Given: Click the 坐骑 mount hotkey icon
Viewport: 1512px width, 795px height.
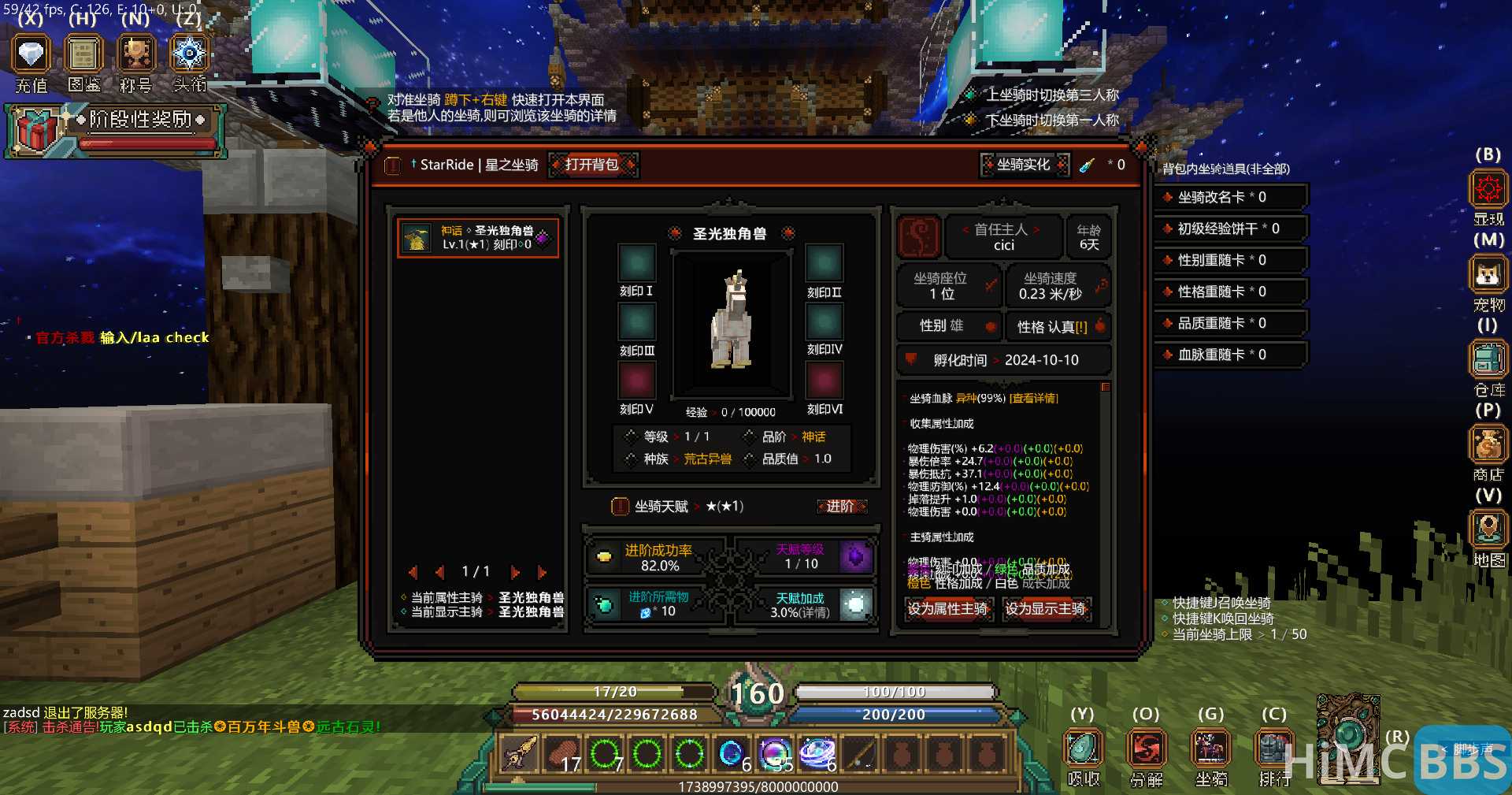Looking at the screenshot, I should pyautogui.click(x=1210, y=747).
